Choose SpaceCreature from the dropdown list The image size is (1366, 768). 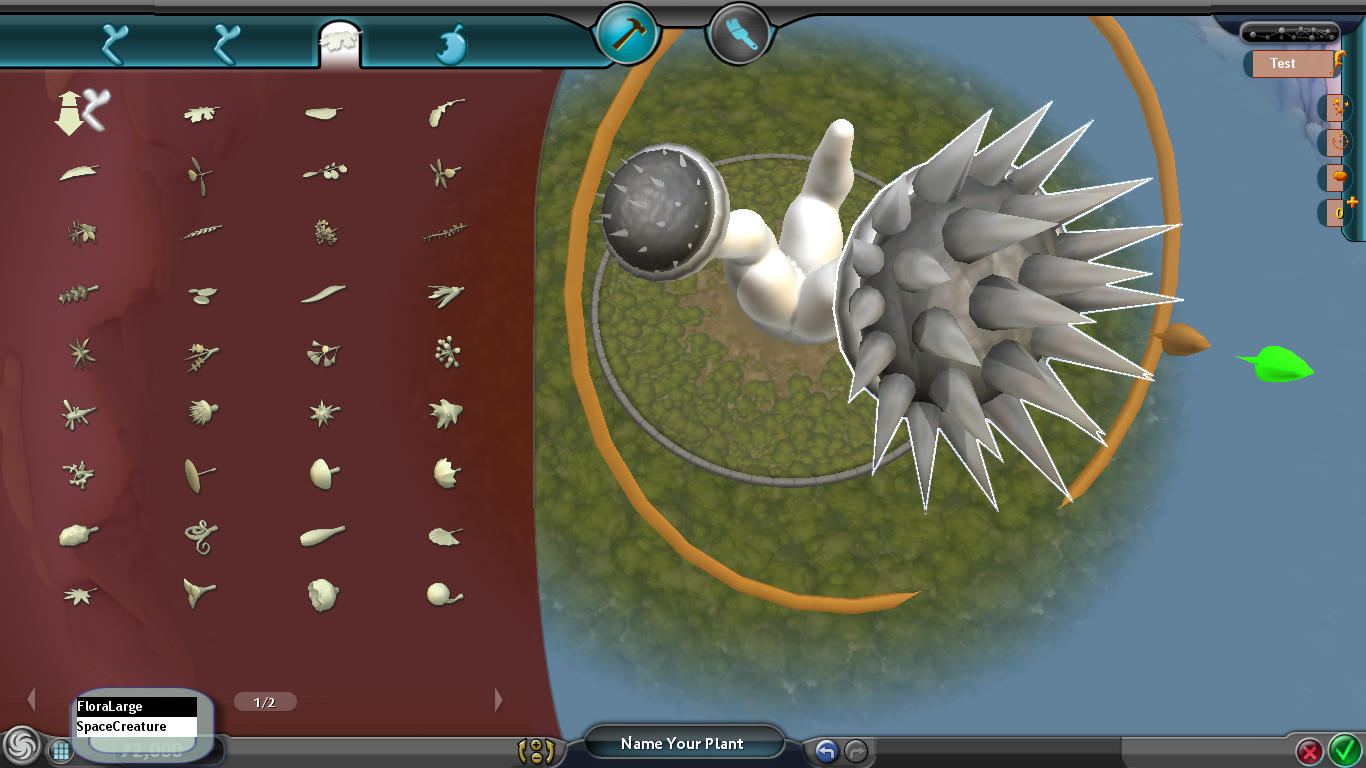(136, 727)
